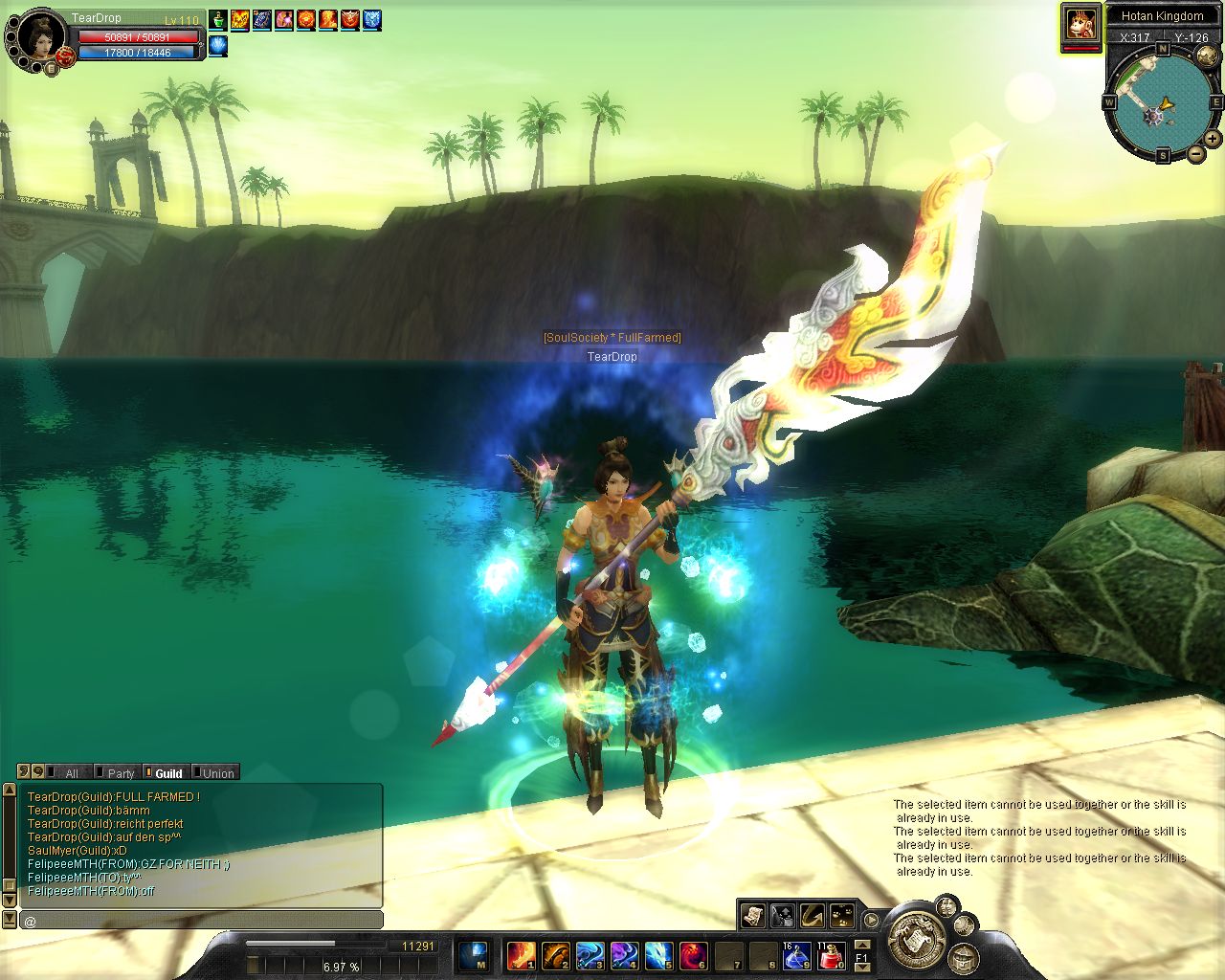Zoom in the minimap with plus button
The height and width of the screenshot is (980, 1225).
[x=1213, y=140]
